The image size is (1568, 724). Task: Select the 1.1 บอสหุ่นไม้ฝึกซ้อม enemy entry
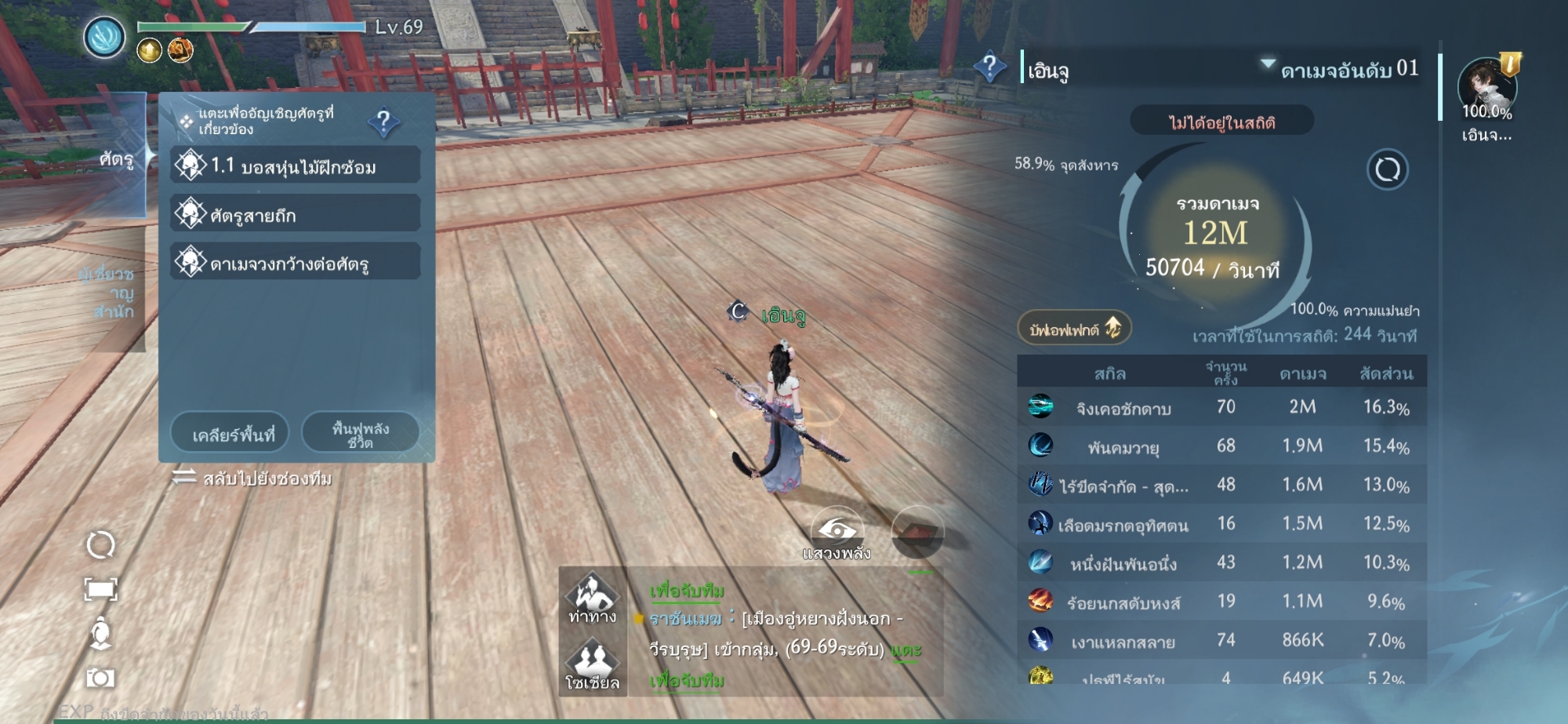pyautogui.click(x=296, y=166)
